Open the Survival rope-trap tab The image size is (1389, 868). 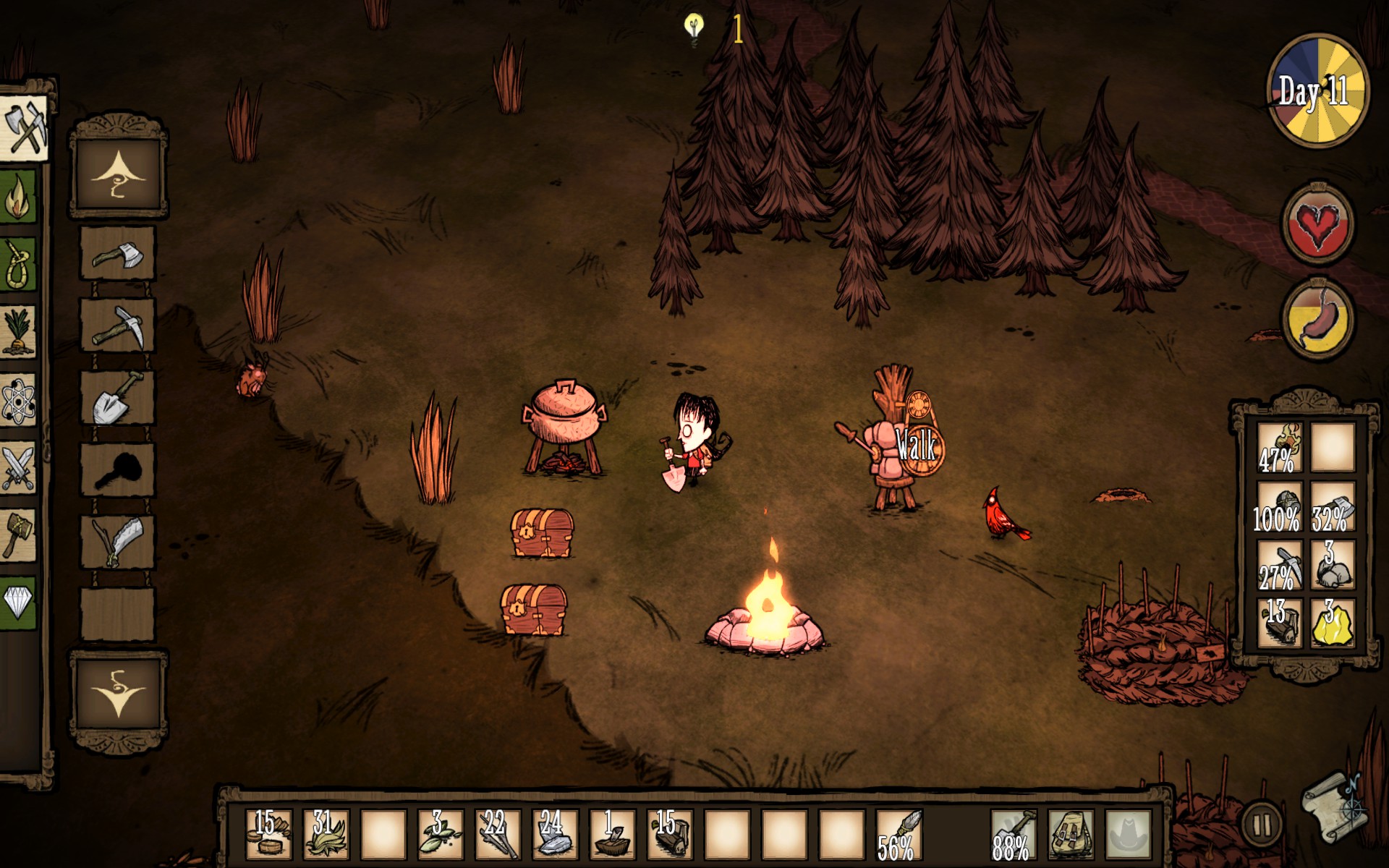[x=19, y=264]
